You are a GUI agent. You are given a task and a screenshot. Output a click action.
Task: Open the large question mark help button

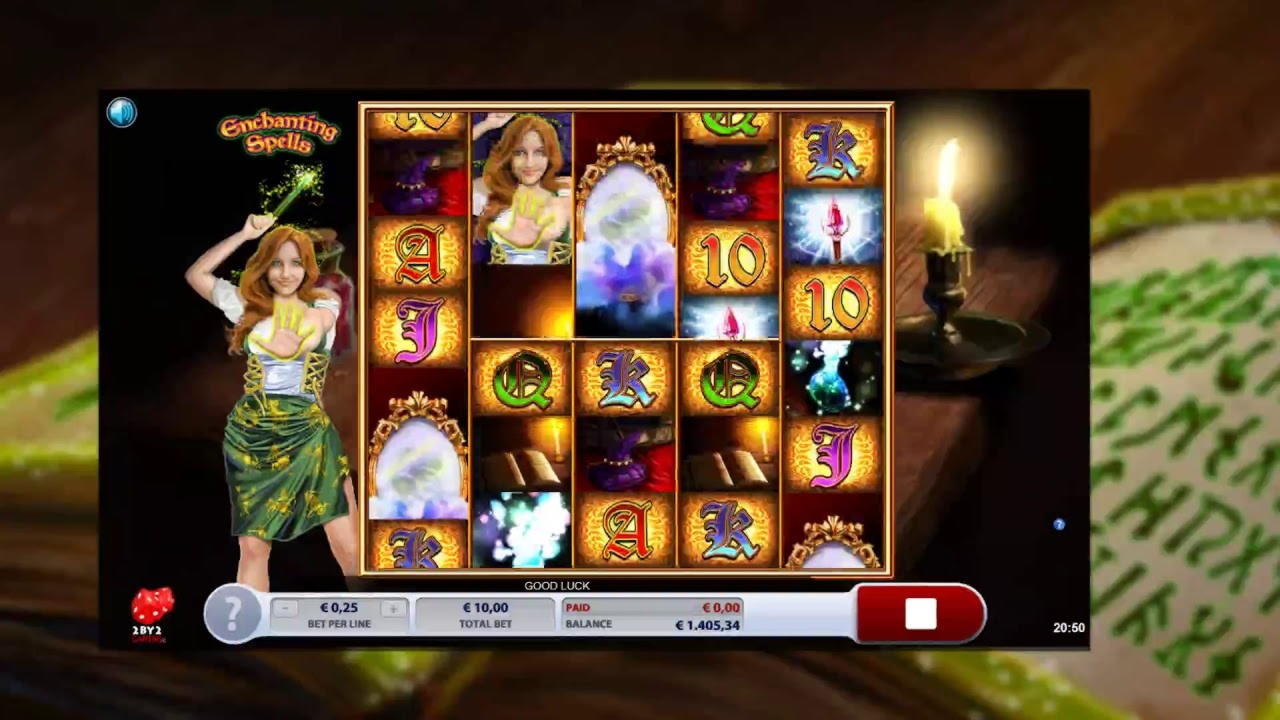(232, 612)
